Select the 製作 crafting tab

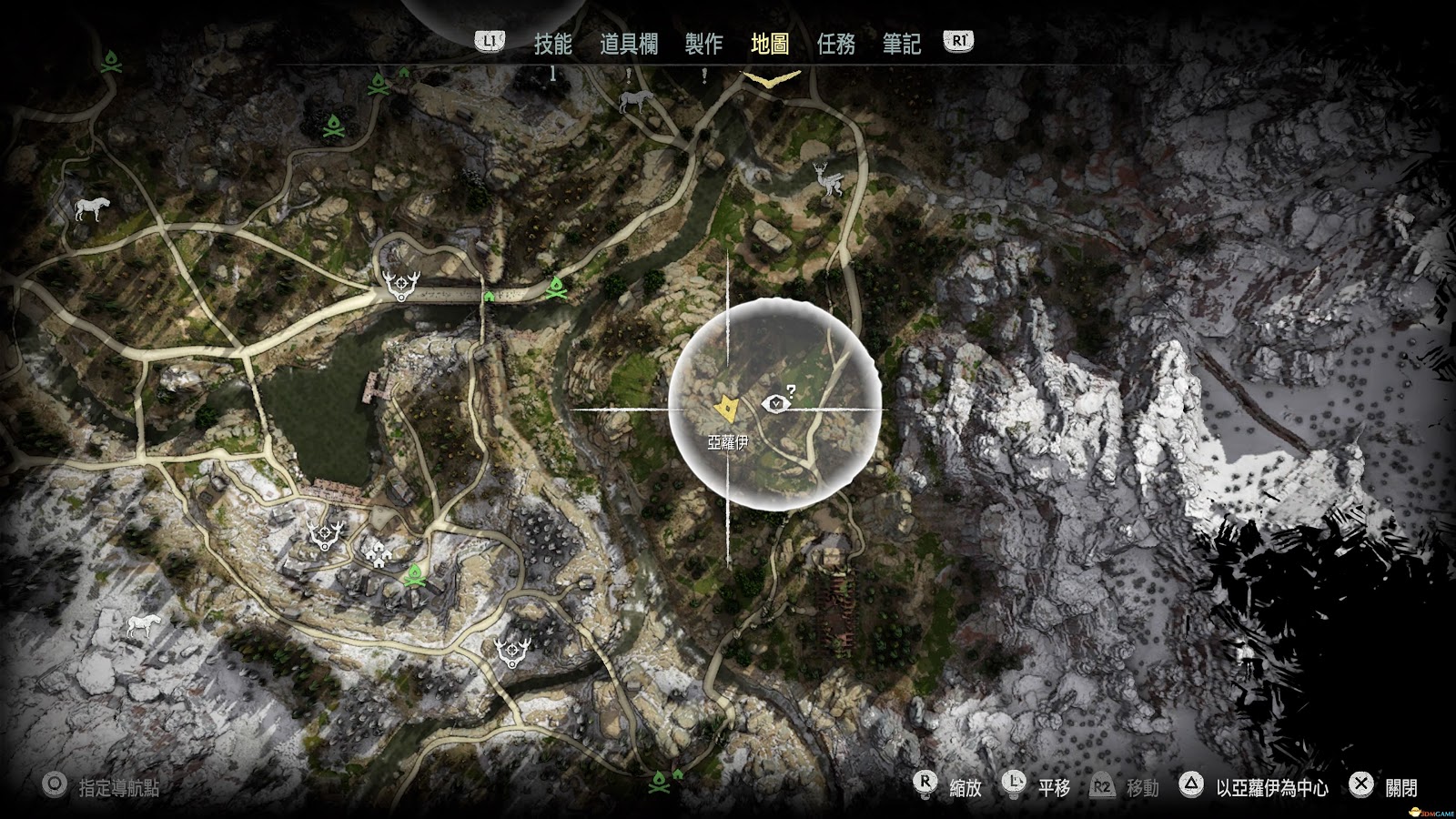(703, 44)
